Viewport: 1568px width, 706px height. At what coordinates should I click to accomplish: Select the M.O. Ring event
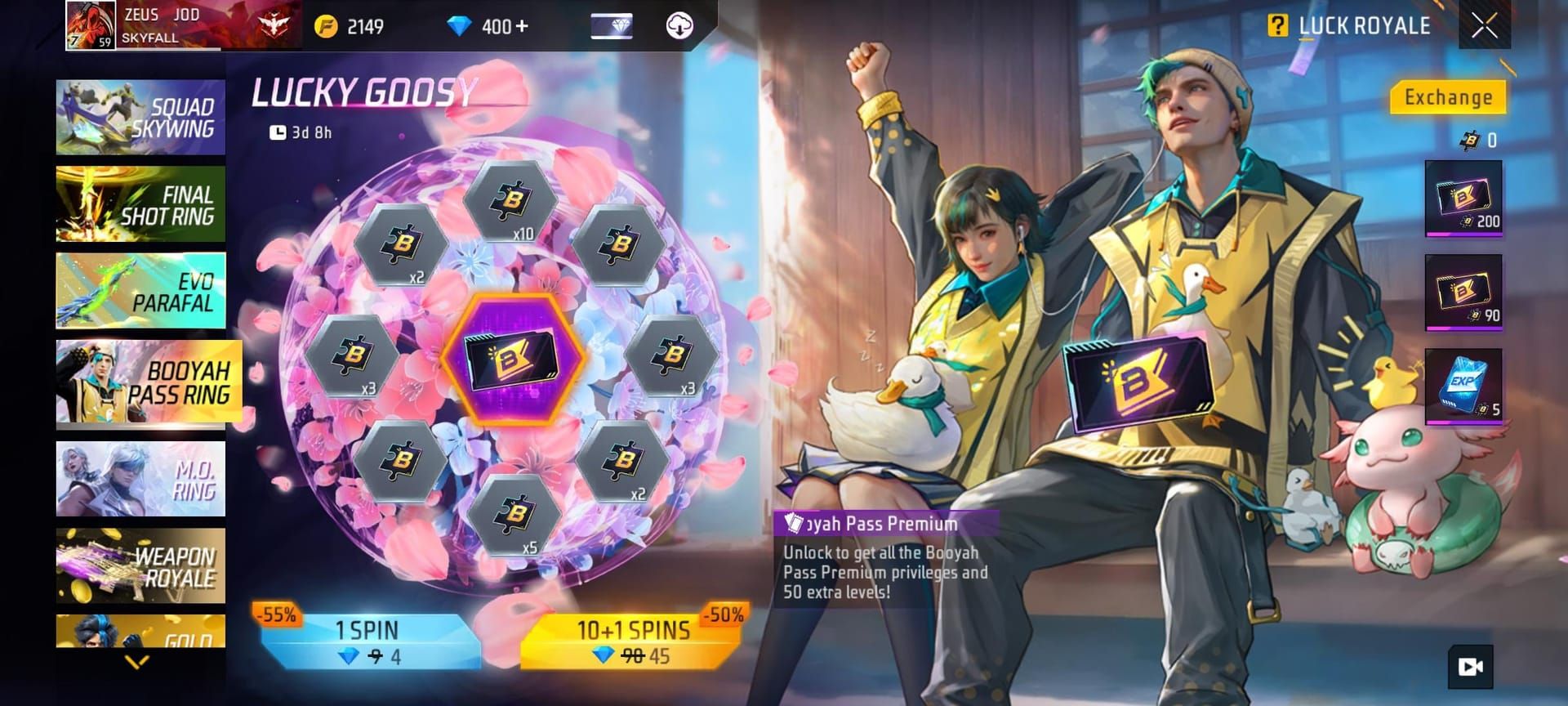[x=140, y=480]
